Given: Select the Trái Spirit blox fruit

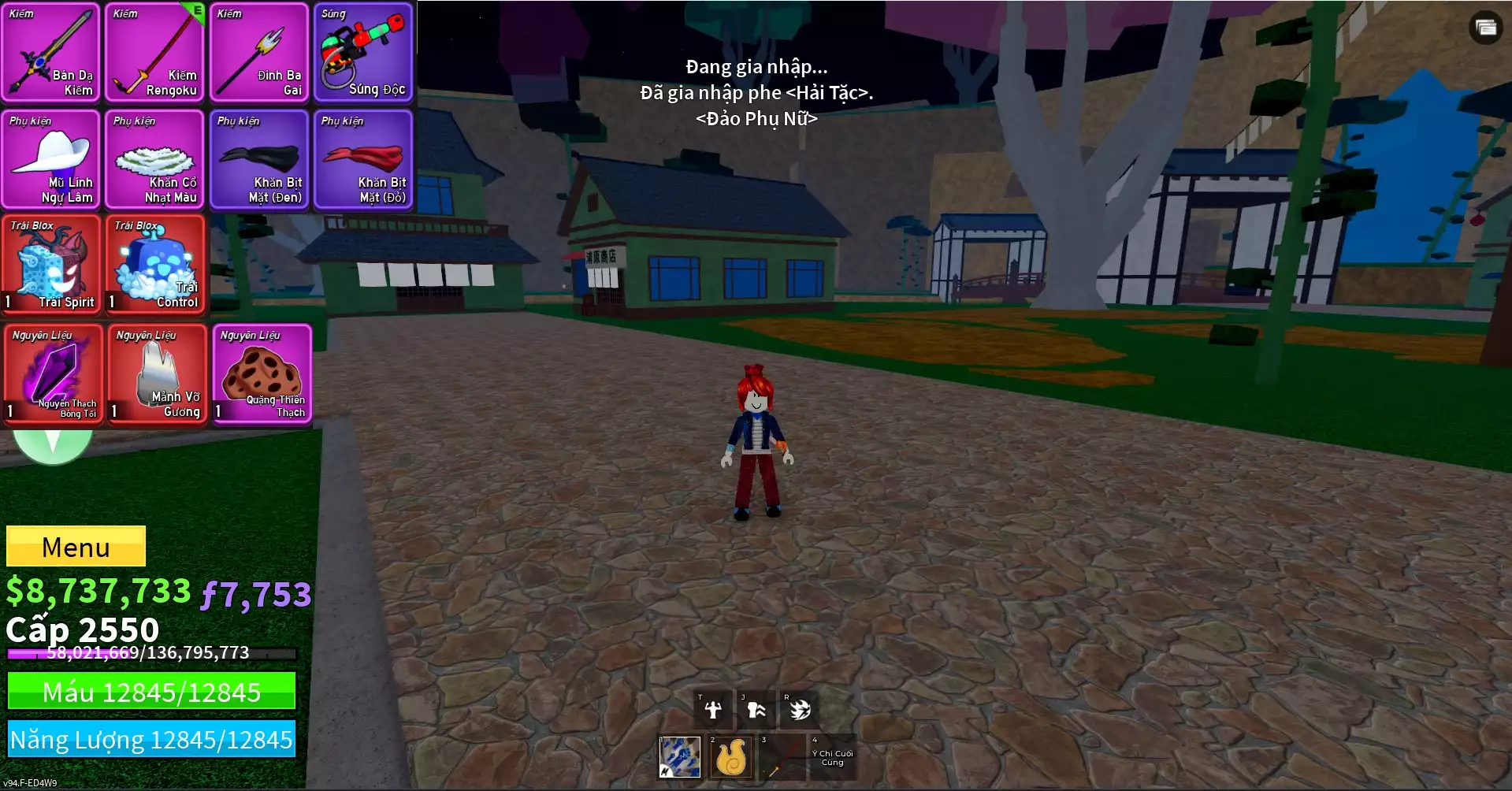Looking at the screenshot, I should click(x=51, y=266).
